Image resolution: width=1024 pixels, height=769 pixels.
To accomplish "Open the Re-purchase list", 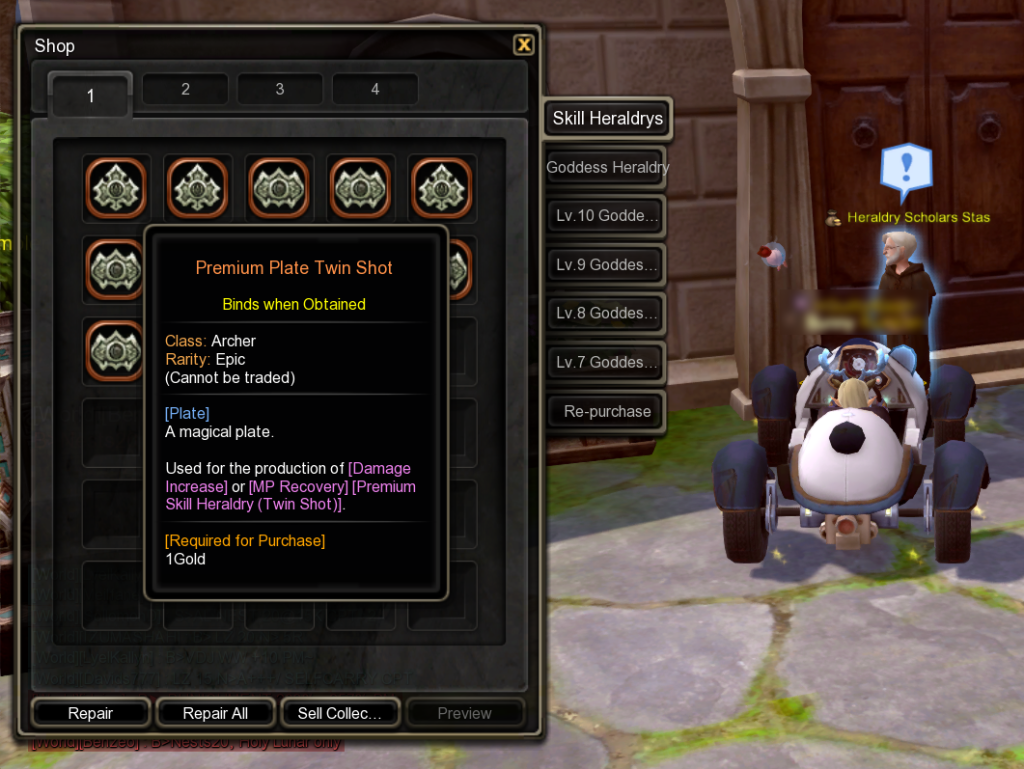I will (x=607, y=411).
